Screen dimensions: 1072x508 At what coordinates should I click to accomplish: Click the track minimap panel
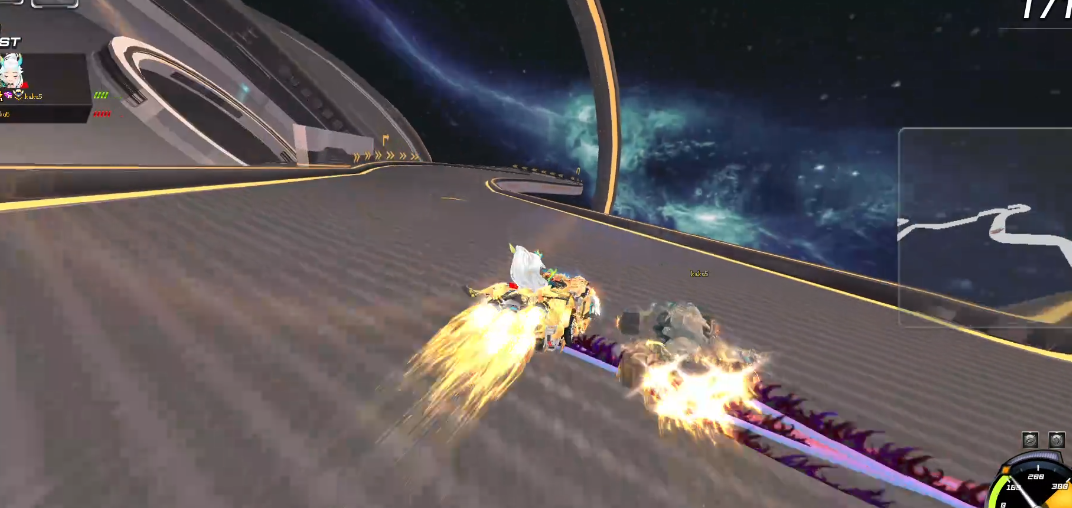984,227
